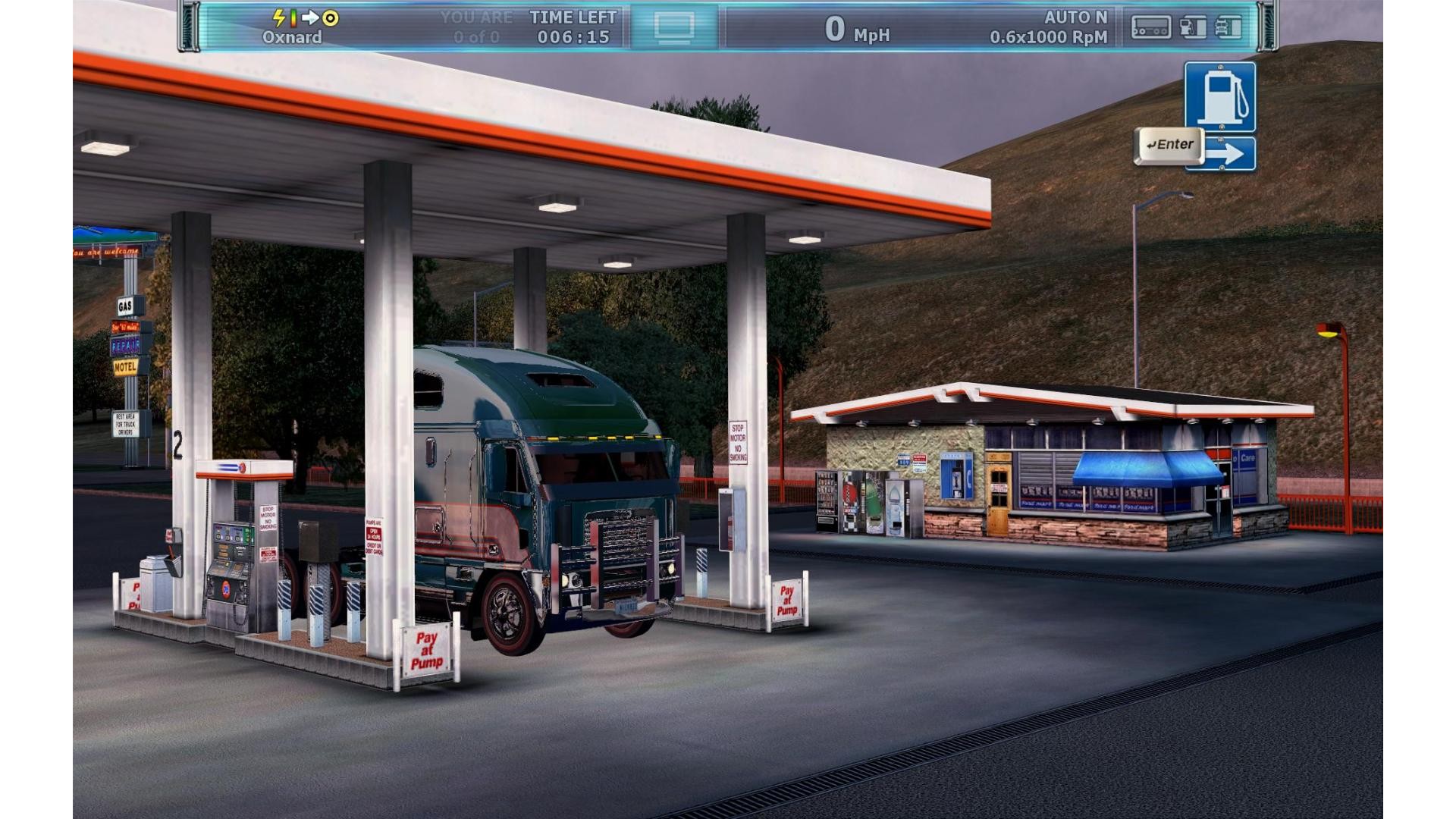The image size is (1456, 819).
Task: Show the Oxnard destination indicator
Action: pos(292,37)
